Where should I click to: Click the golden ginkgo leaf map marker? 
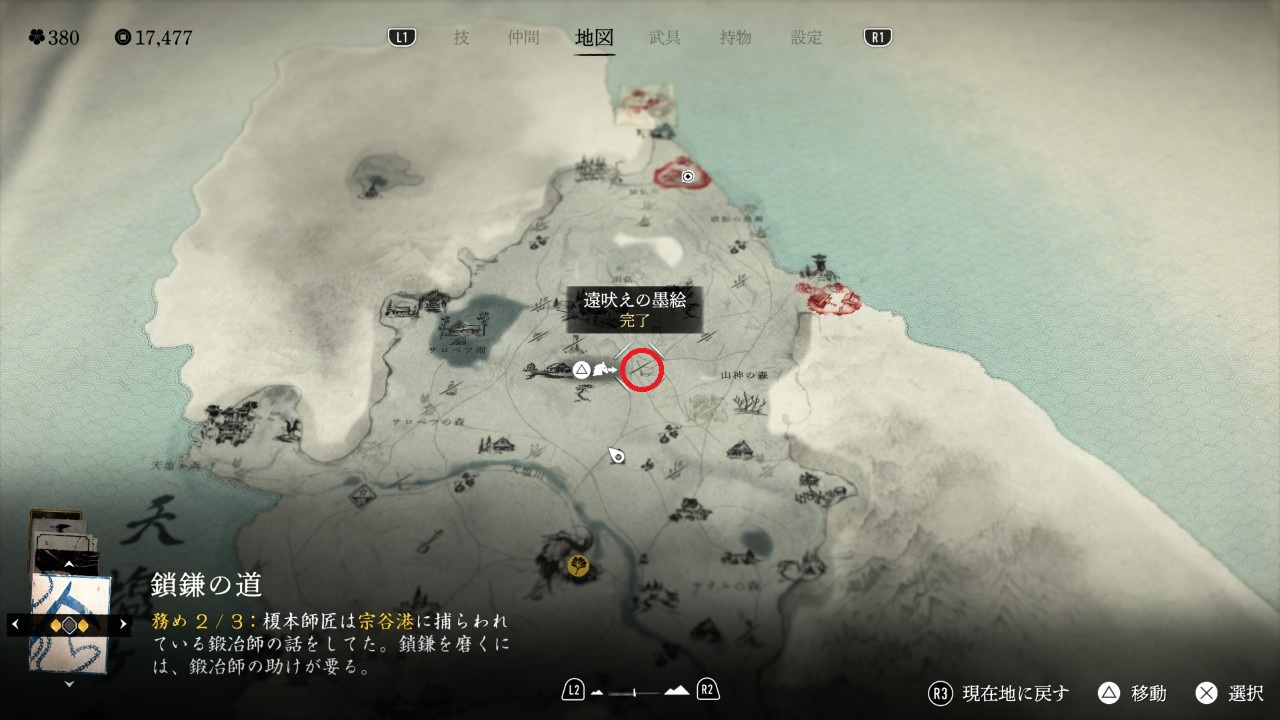click(x=578, y=566)
